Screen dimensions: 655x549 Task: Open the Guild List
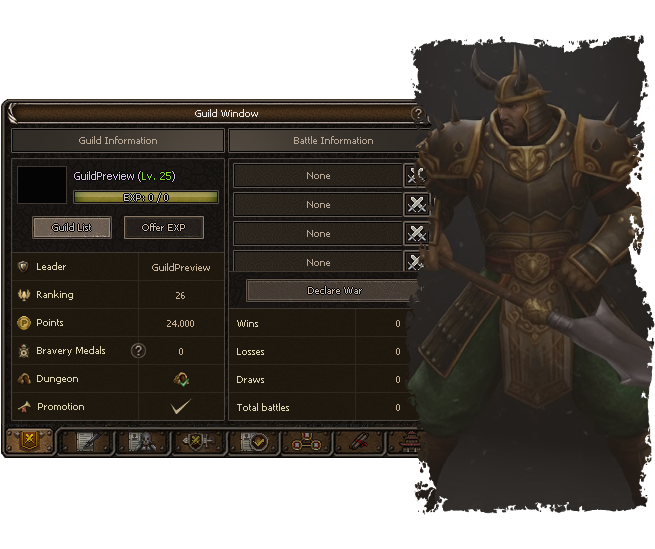72,228
